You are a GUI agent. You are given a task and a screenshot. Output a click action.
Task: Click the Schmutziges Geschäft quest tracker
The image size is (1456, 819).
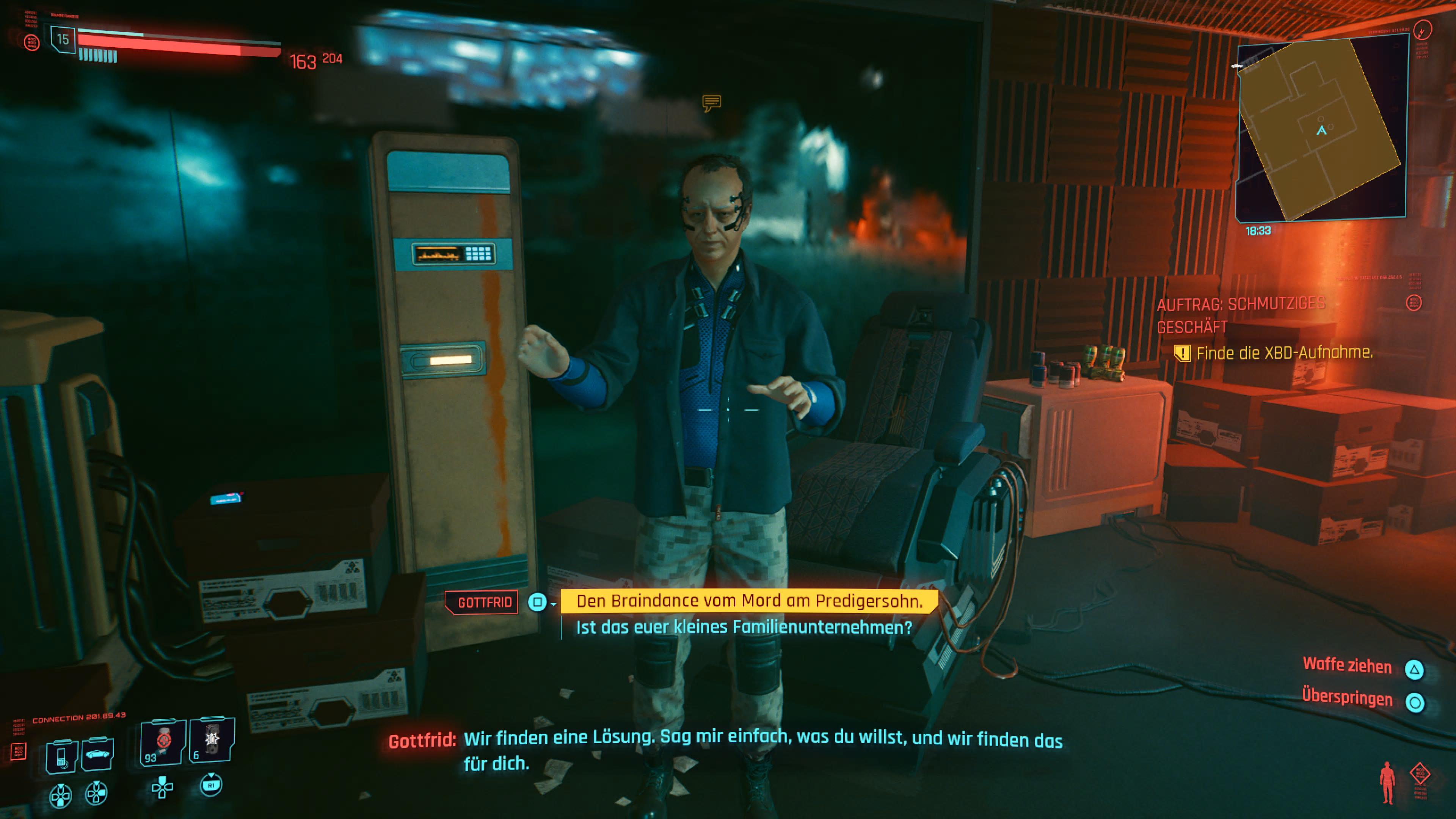[x=1241, y=315]
